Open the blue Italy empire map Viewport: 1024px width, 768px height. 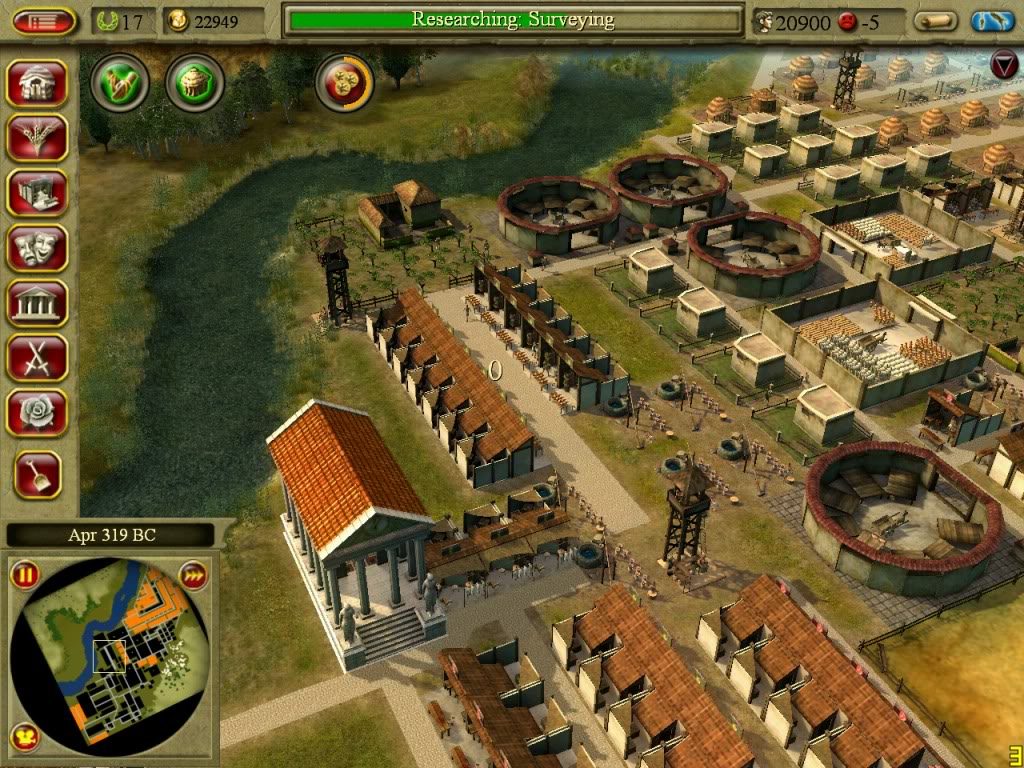(x=992, y=21)
